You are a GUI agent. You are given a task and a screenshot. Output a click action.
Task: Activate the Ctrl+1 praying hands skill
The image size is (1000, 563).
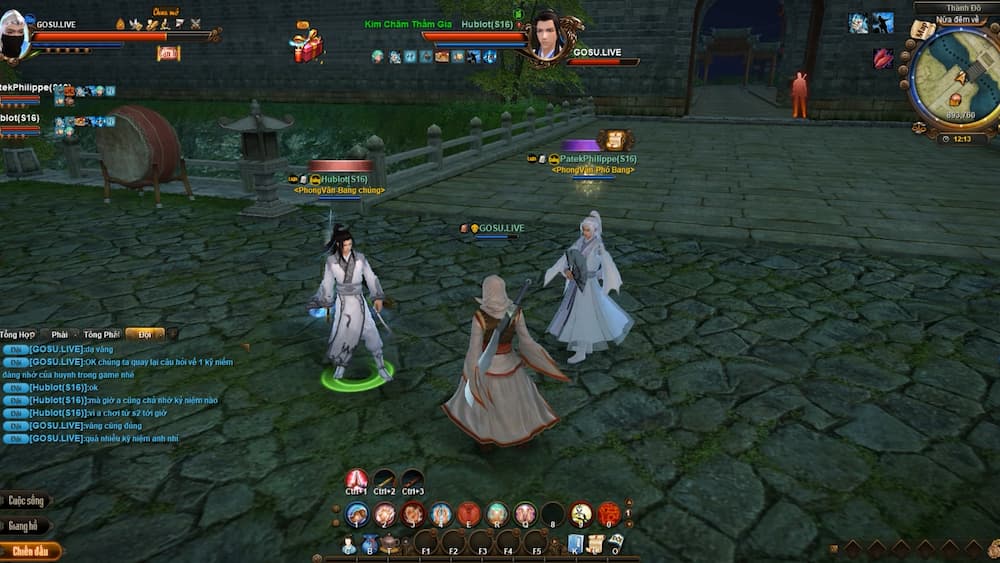[357, 480]
